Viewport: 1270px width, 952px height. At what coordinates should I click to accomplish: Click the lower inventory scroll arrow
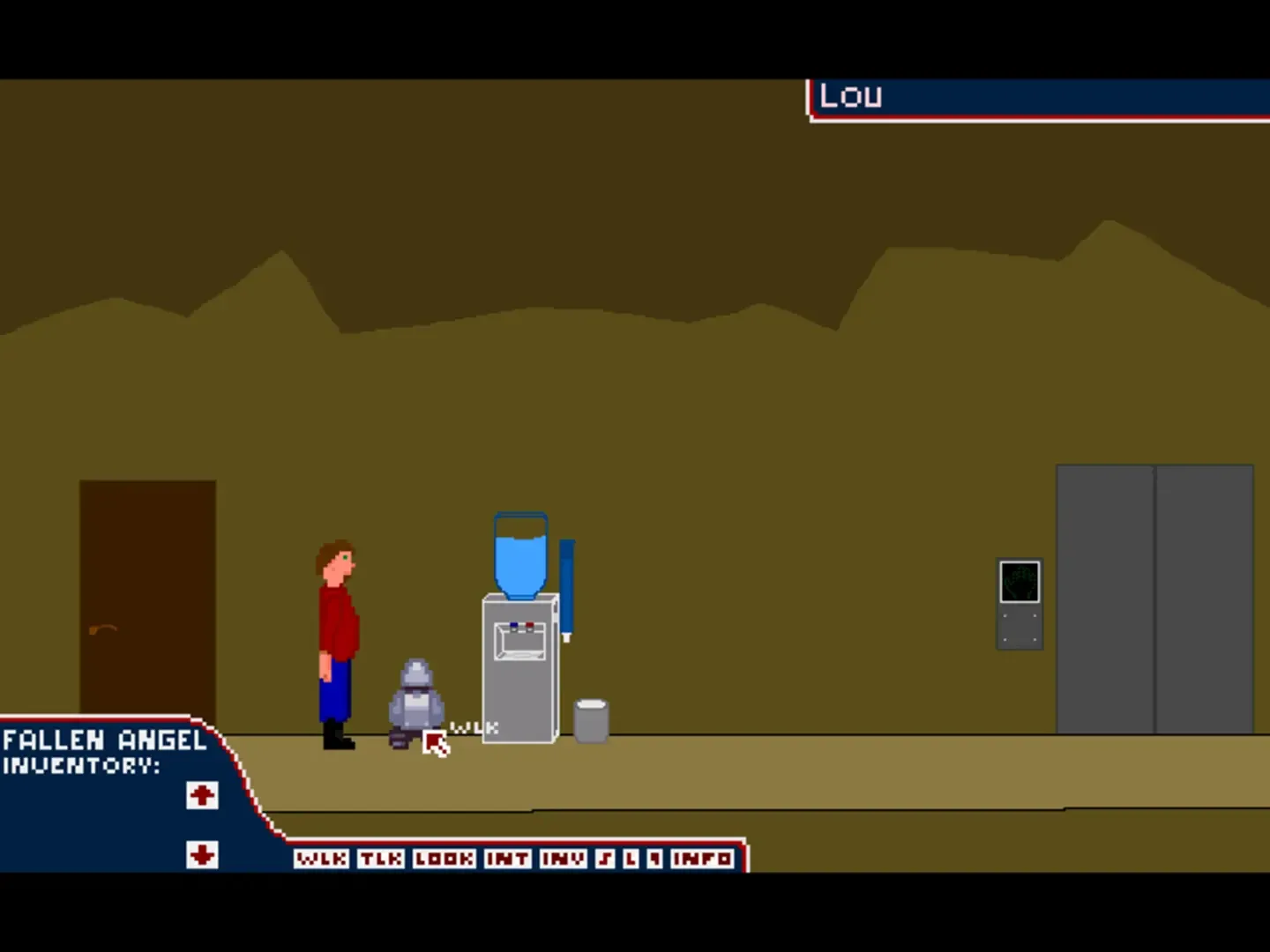pos(202,852)
